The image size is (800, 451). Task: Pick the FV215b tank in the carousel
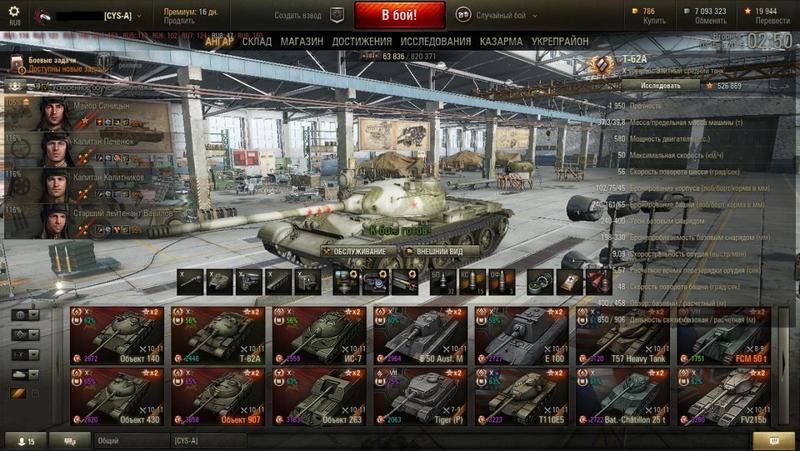pyautogui.click(x=723, y=395)
